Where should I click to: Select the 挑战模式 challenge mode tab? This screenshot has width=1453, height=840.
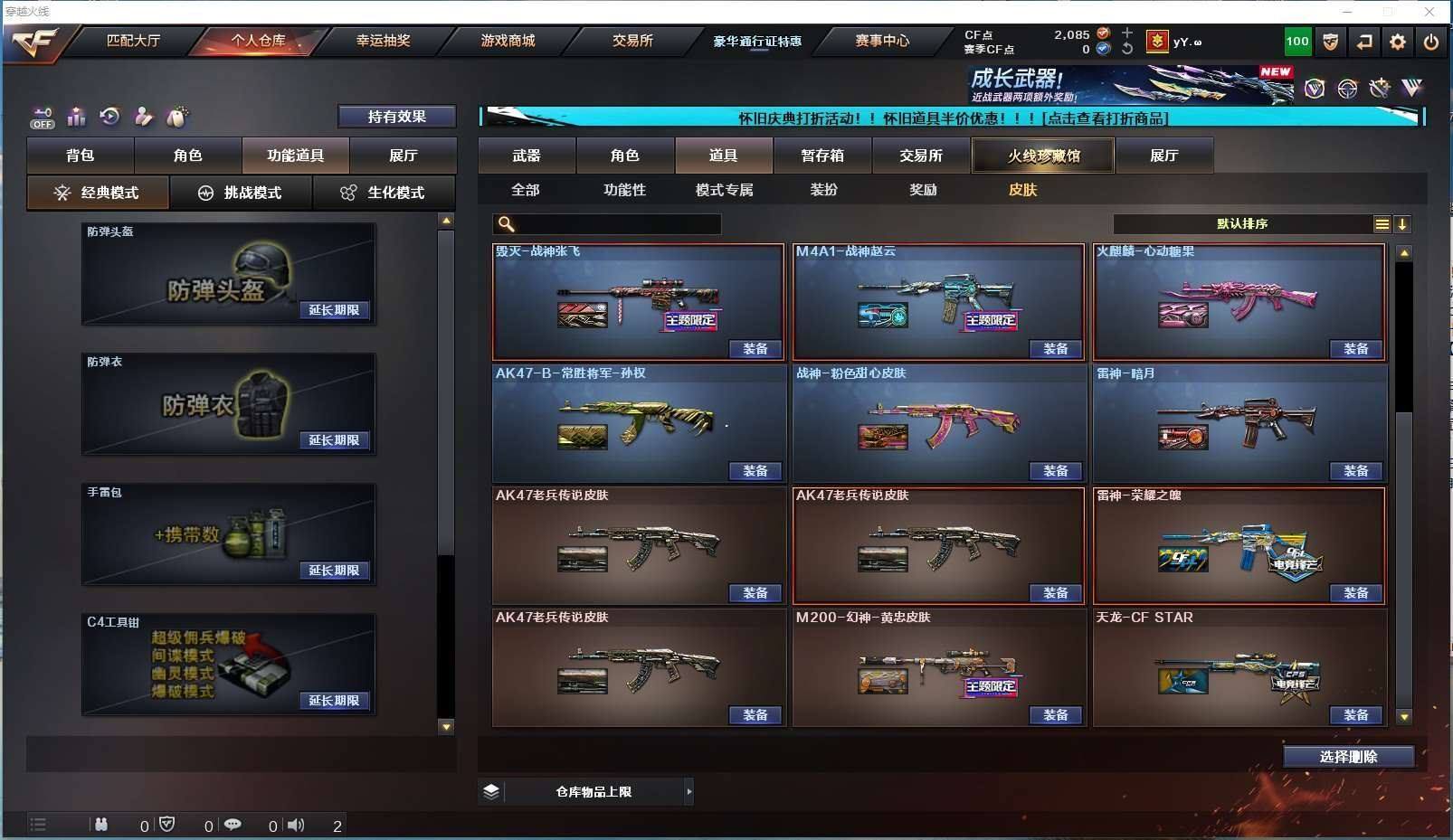[x=242, y=193]
